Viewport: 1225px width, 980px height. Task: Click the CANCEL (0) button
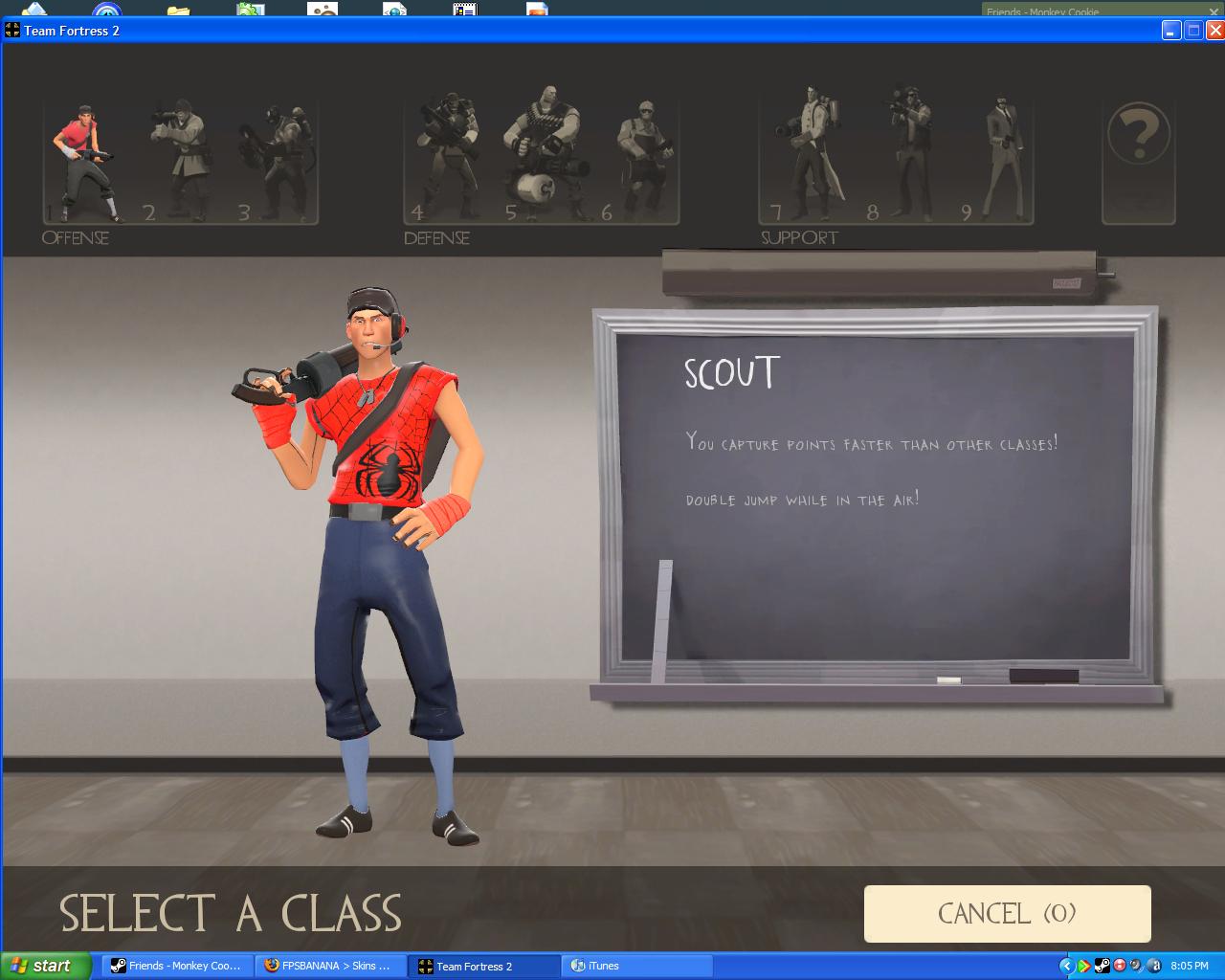(1007, 913)
